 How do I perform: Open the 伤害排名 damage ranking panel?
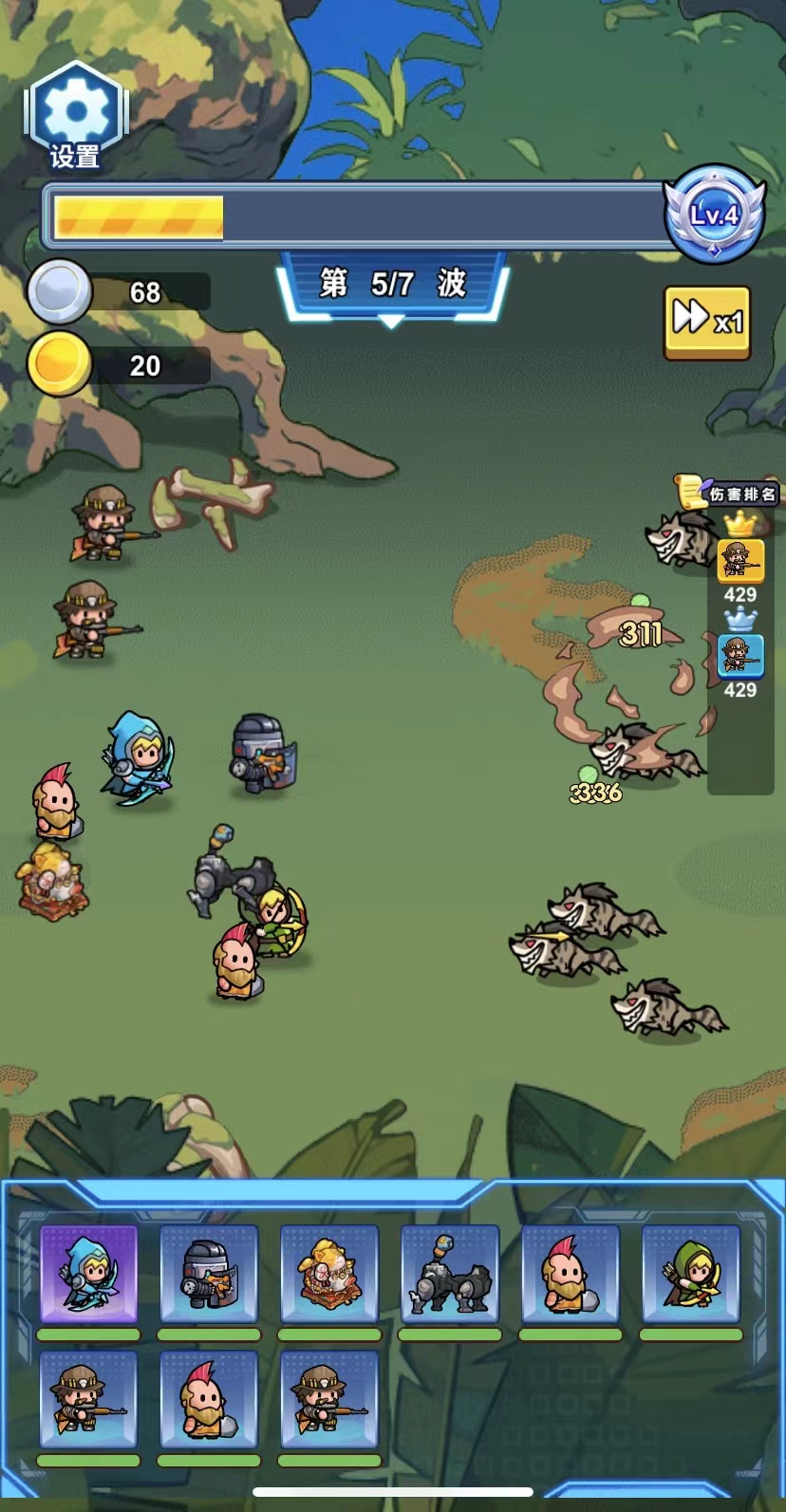click(730, 493)
